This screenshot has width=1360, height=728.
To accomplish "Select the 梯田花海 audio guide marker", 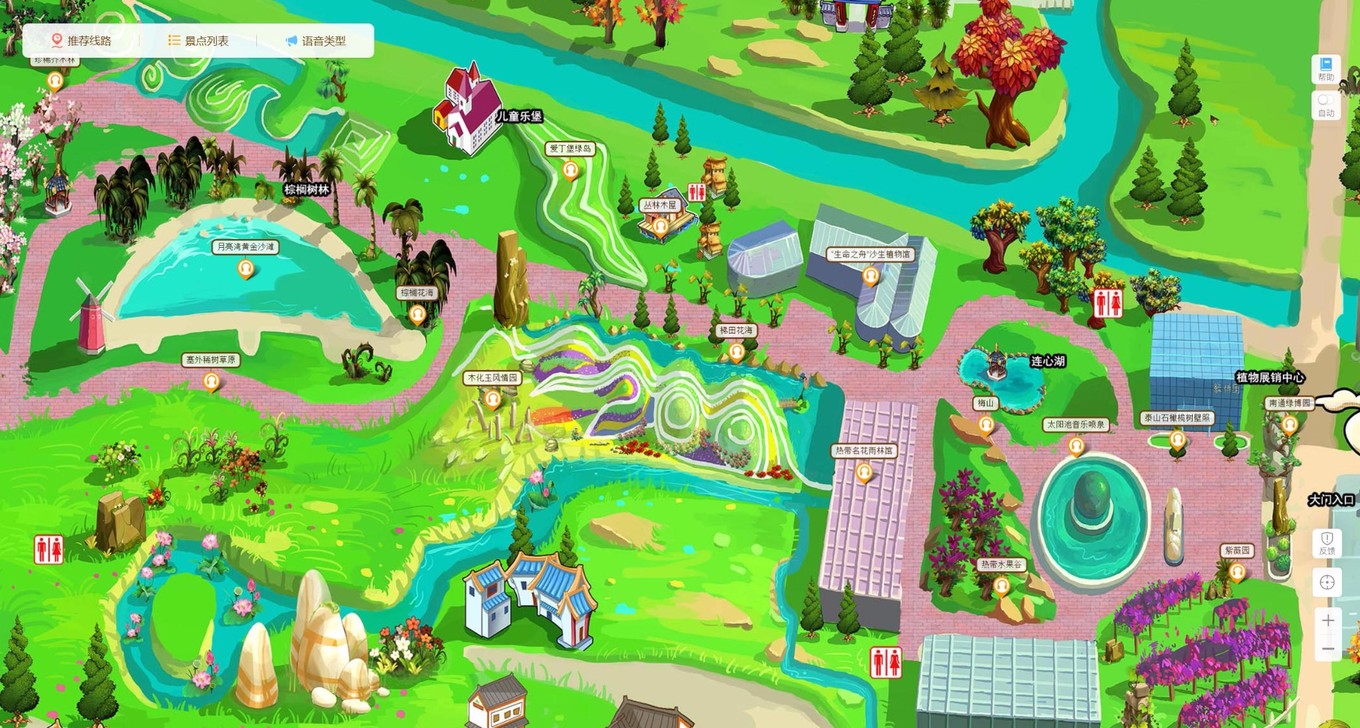I will point(737,351).
